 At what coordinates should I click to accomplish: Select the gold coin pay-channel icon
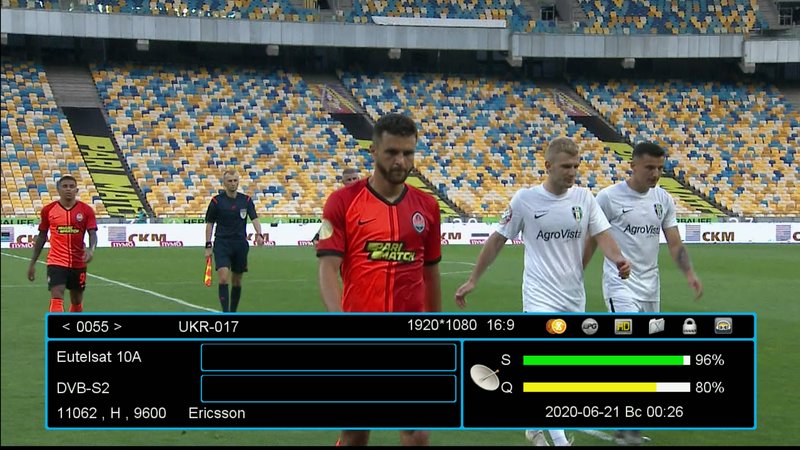pos(557,326)
